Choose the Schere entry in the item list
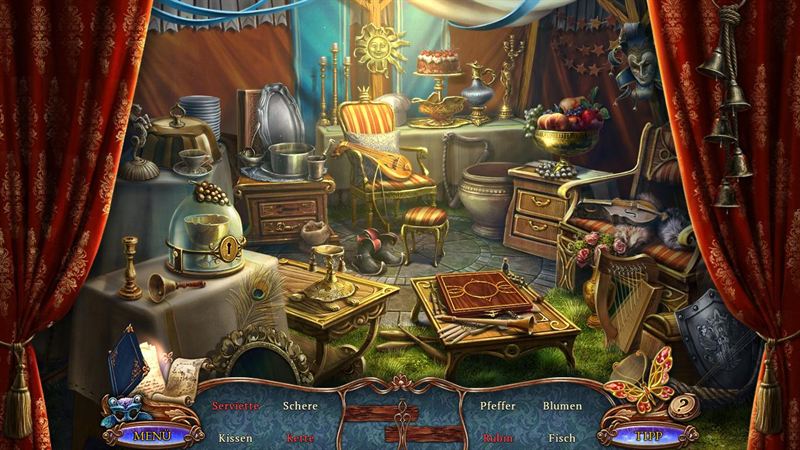Screen dimensions: 800x450 tap(300, 406)
